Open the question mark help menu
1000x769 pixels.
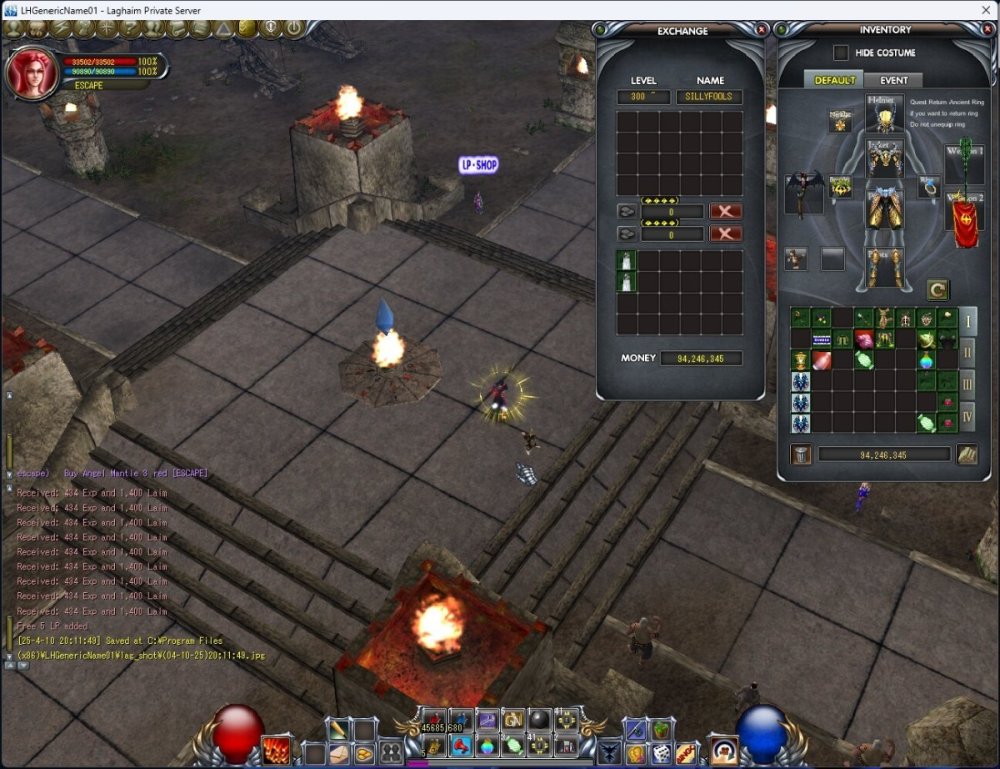(130, 28)
